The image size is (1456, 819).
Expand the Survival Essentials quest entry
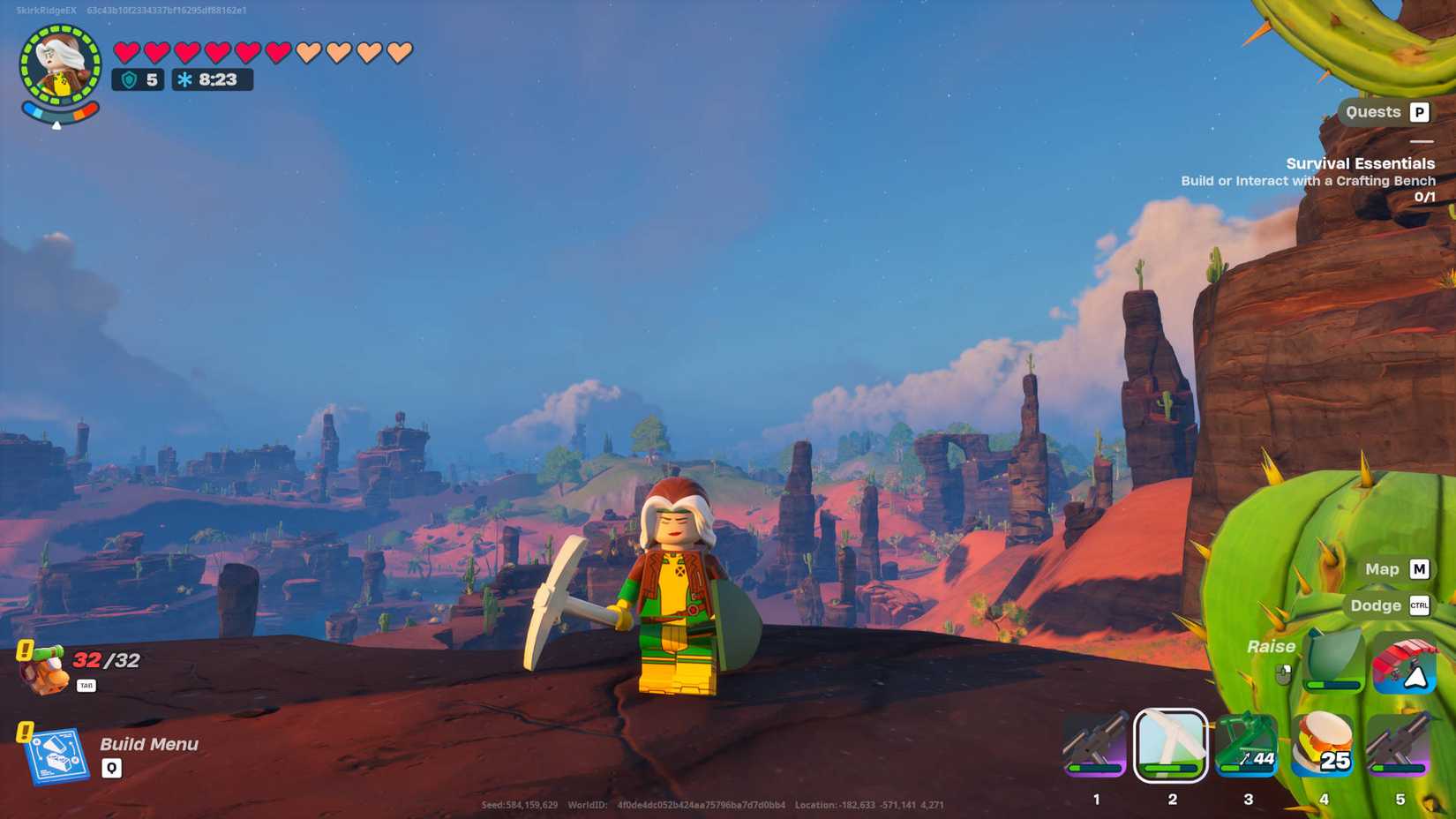pos(1359,163)
